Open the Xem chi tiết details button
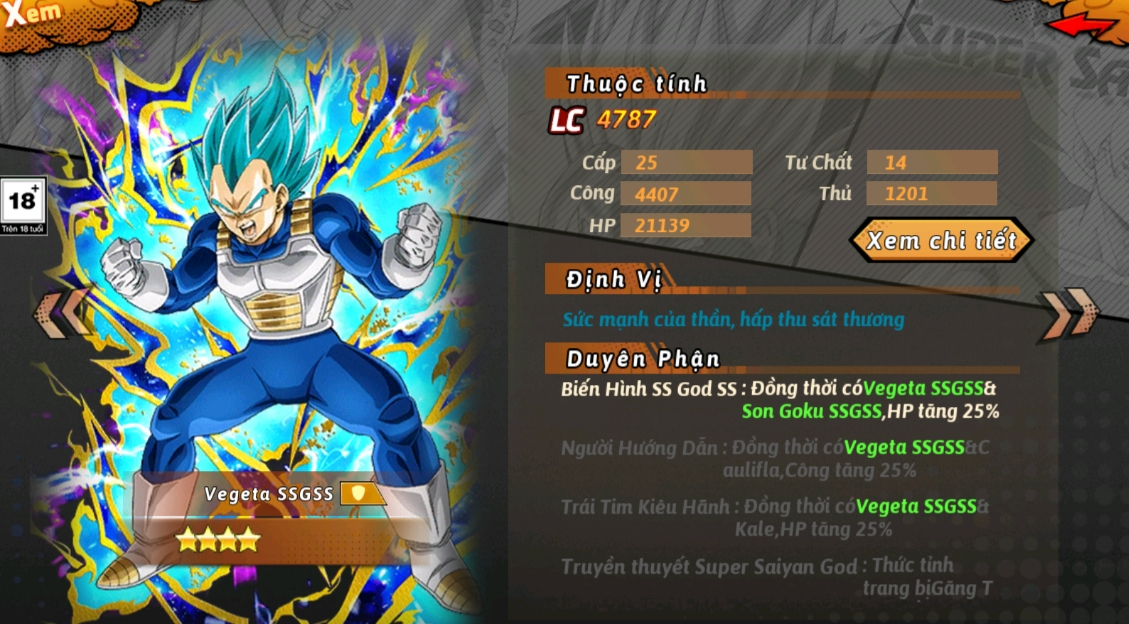1129x624 pixels. click(941, 241)
